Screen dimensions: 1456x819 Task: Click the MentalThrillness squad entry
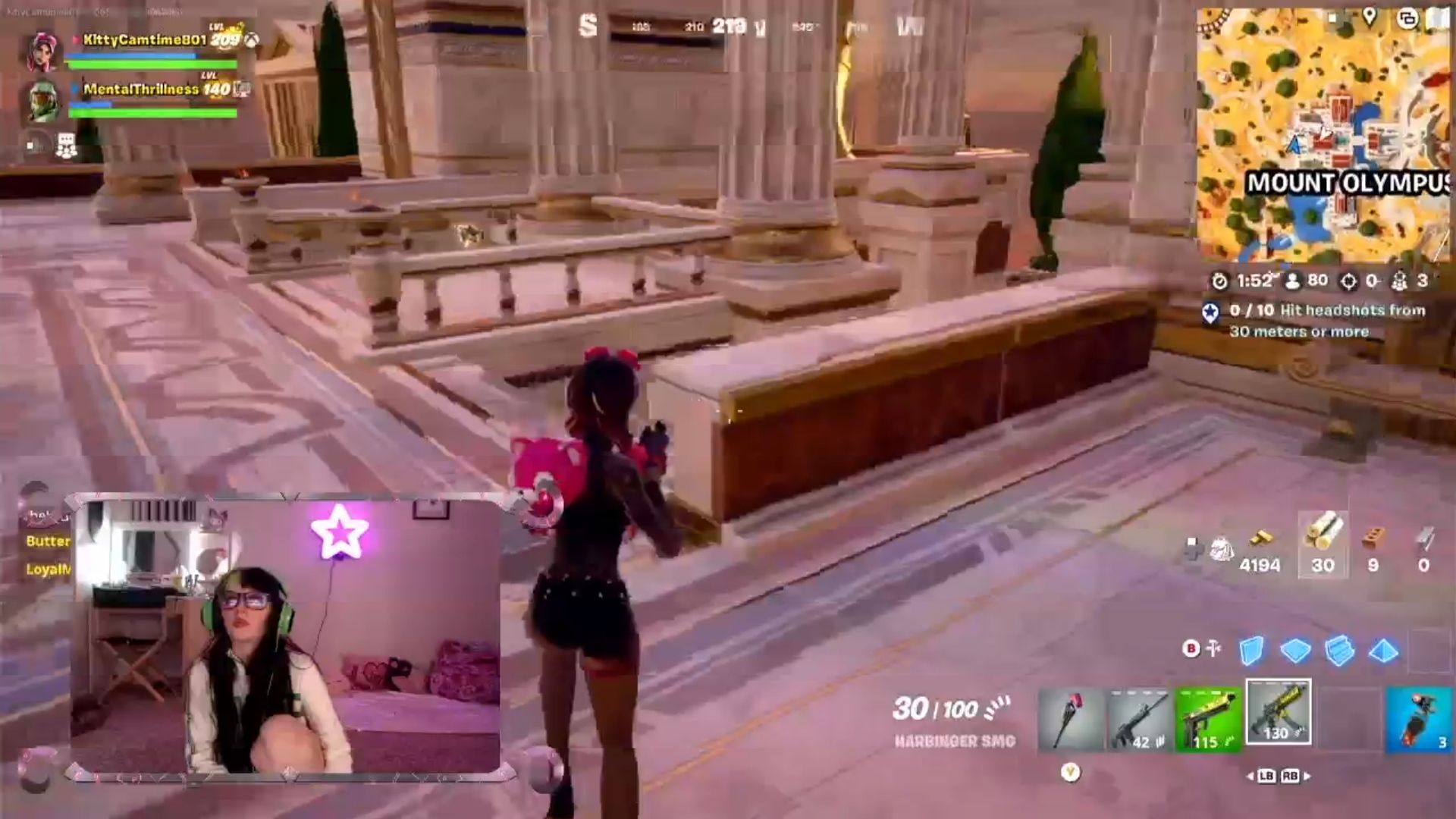tap(140, 89)
